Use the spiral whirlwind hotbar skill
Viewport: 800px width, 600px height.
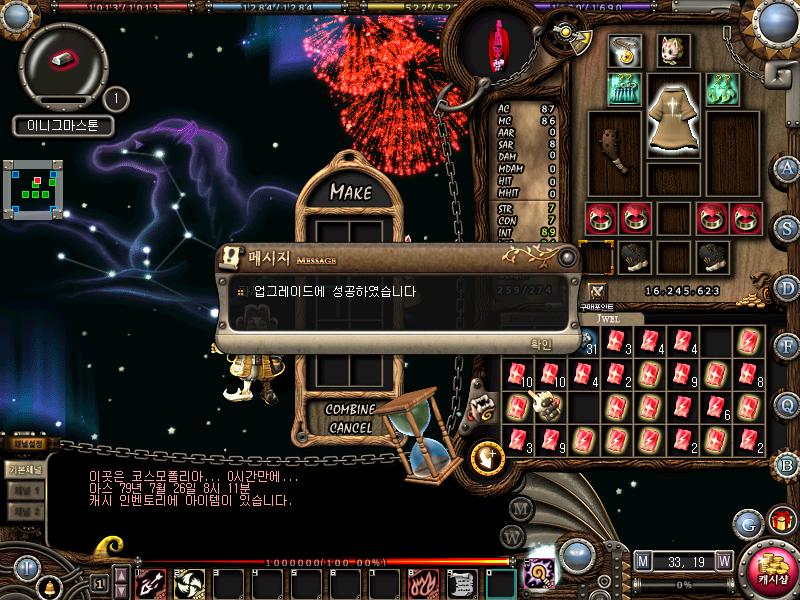[188, 582]
